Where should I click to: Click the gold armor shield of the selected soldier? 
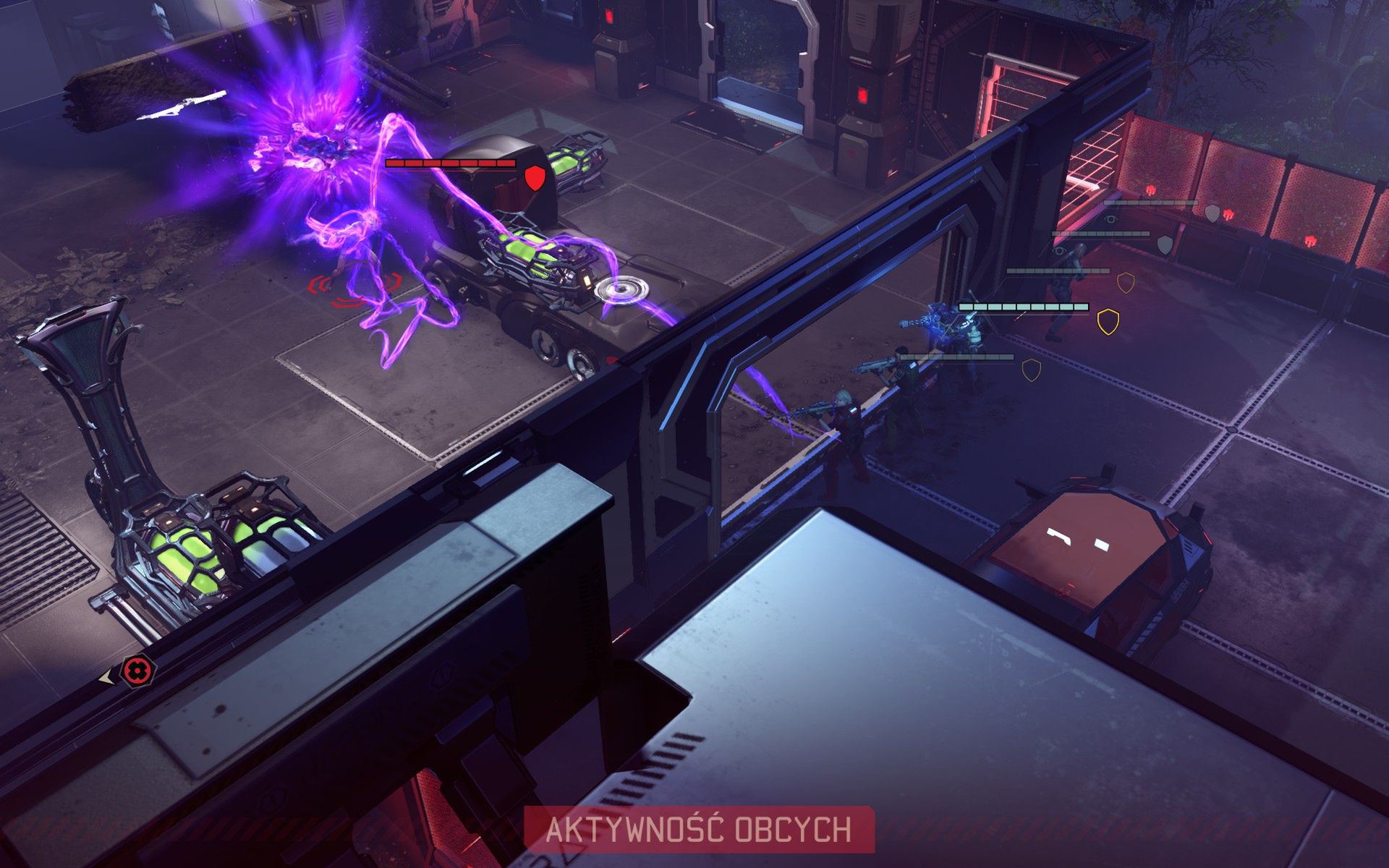(x=1108, y=323)
